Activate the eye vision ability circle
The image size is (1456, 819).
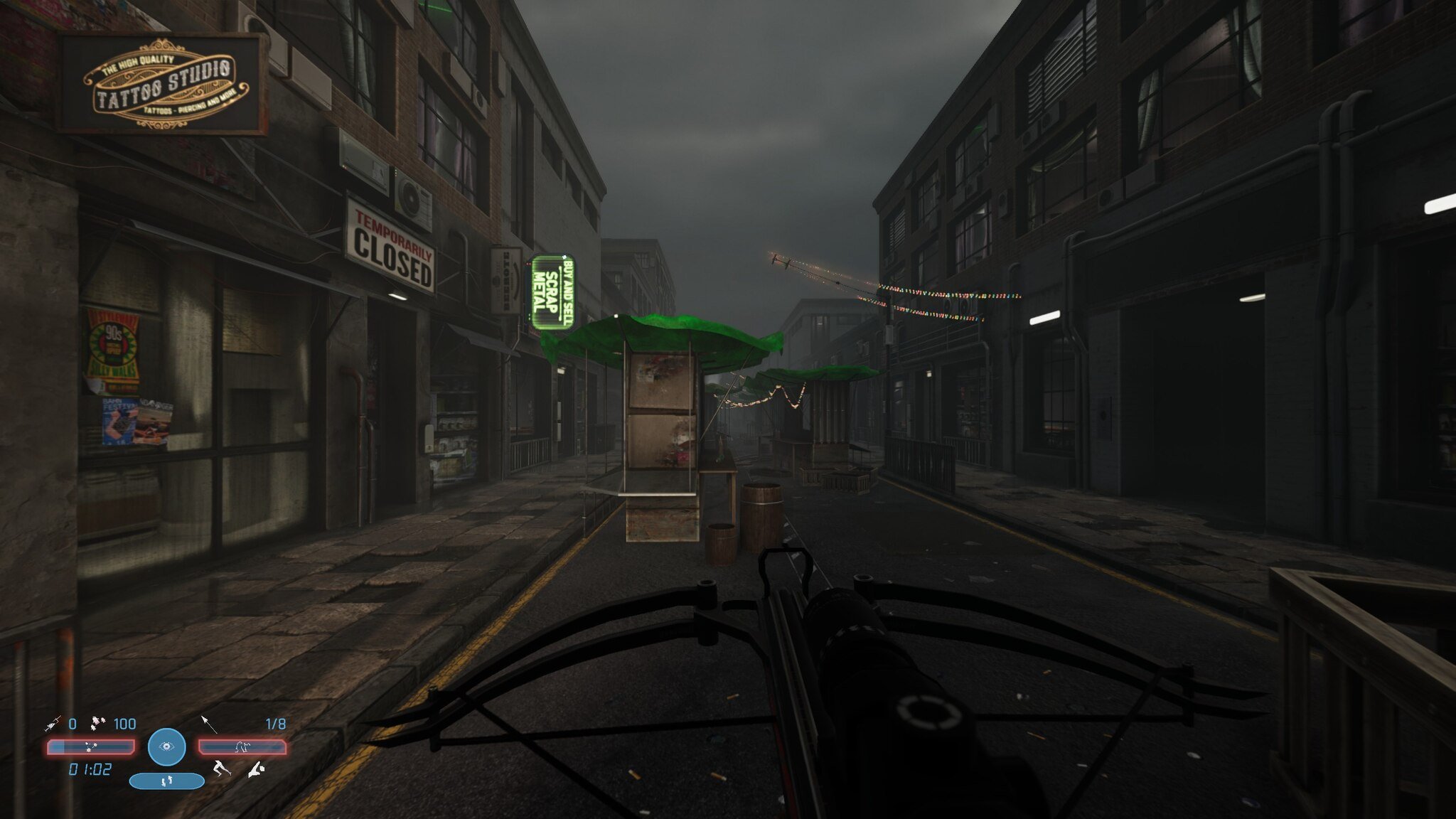pos(167,746)
